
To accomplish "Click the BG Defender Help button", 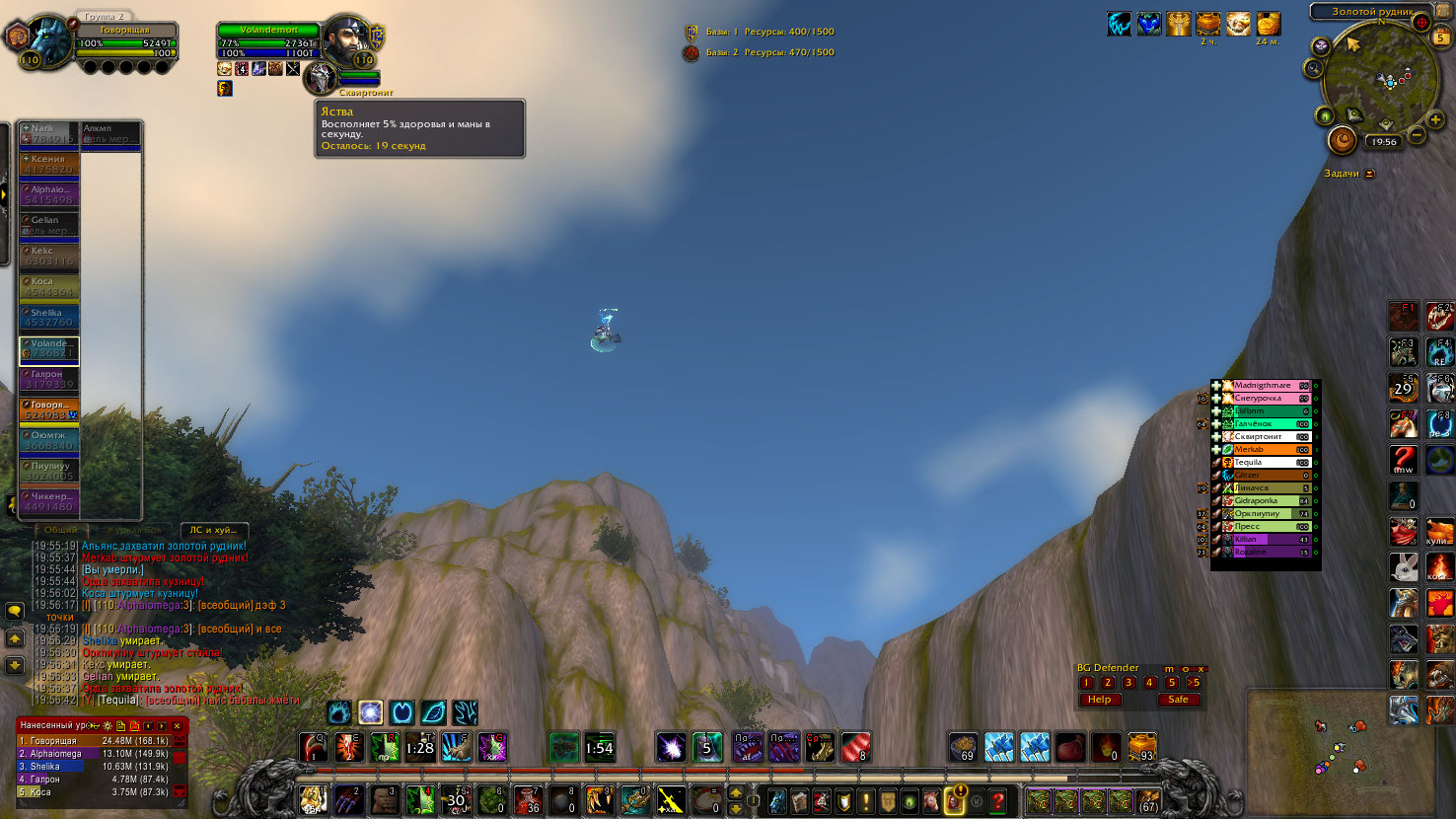I will click(x=1099, y=700).
